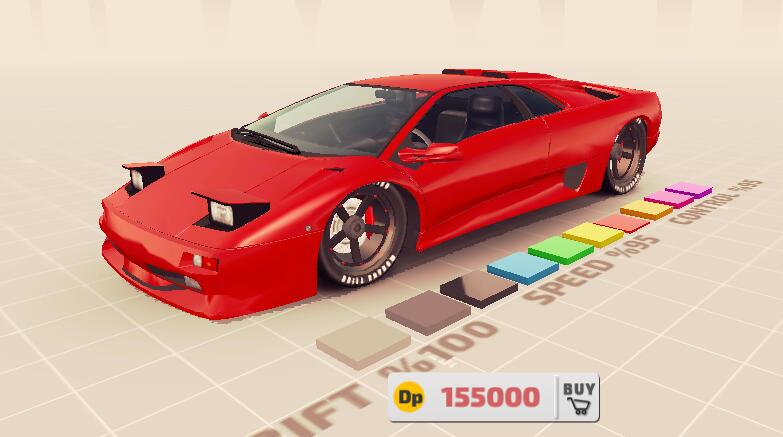Apply the orange paint color tile

point(646,208)
